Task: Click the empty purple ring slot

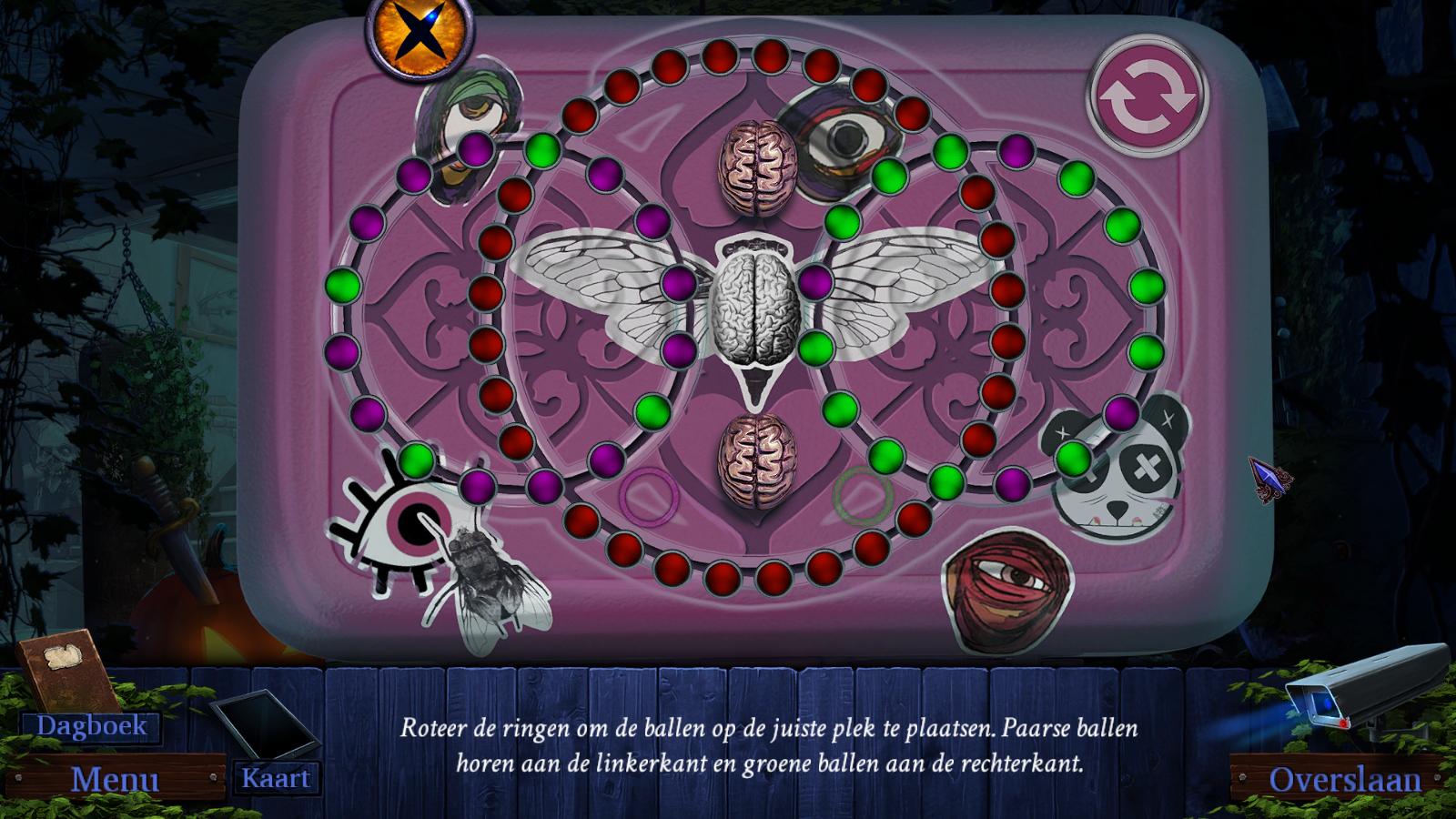Action: pos(650,495)
